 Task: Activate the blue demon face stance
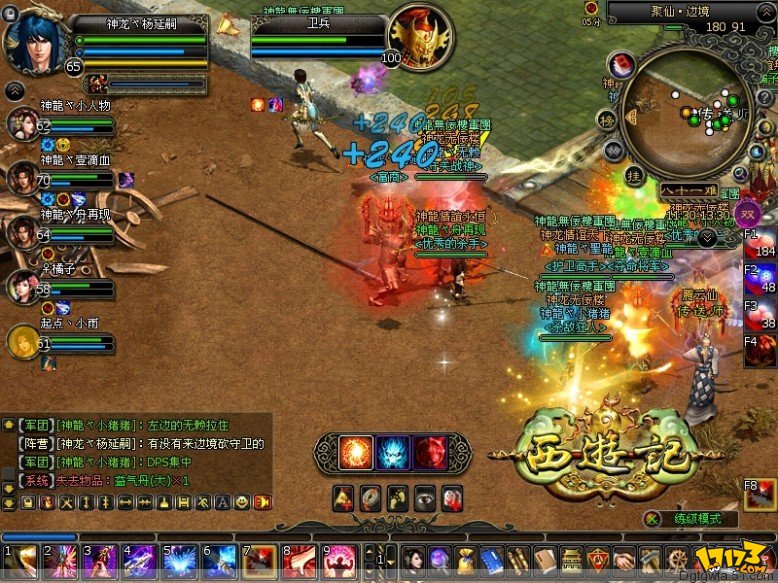point(393,452)
